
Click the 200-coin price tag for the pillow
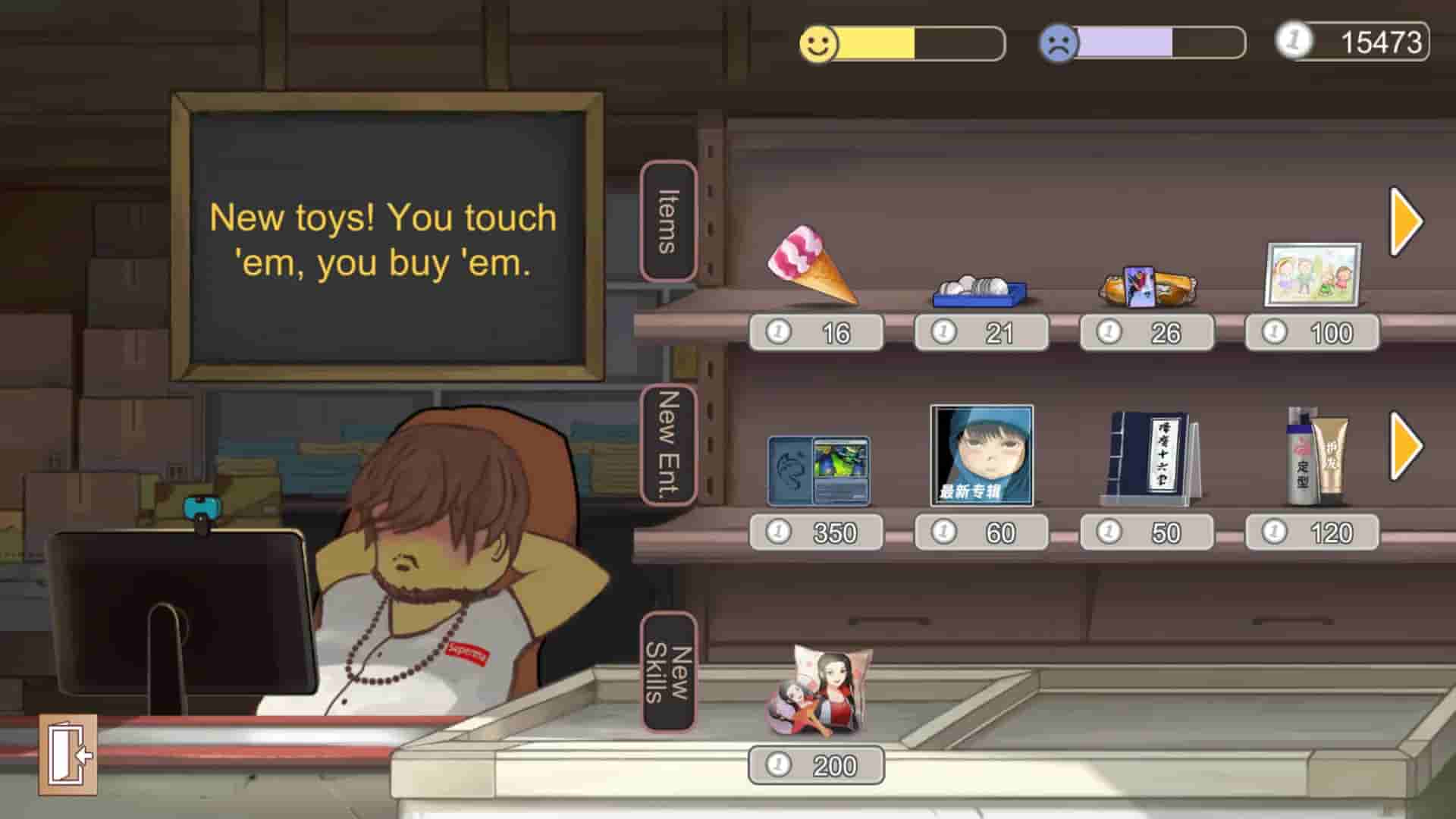(x=815, y=764)
